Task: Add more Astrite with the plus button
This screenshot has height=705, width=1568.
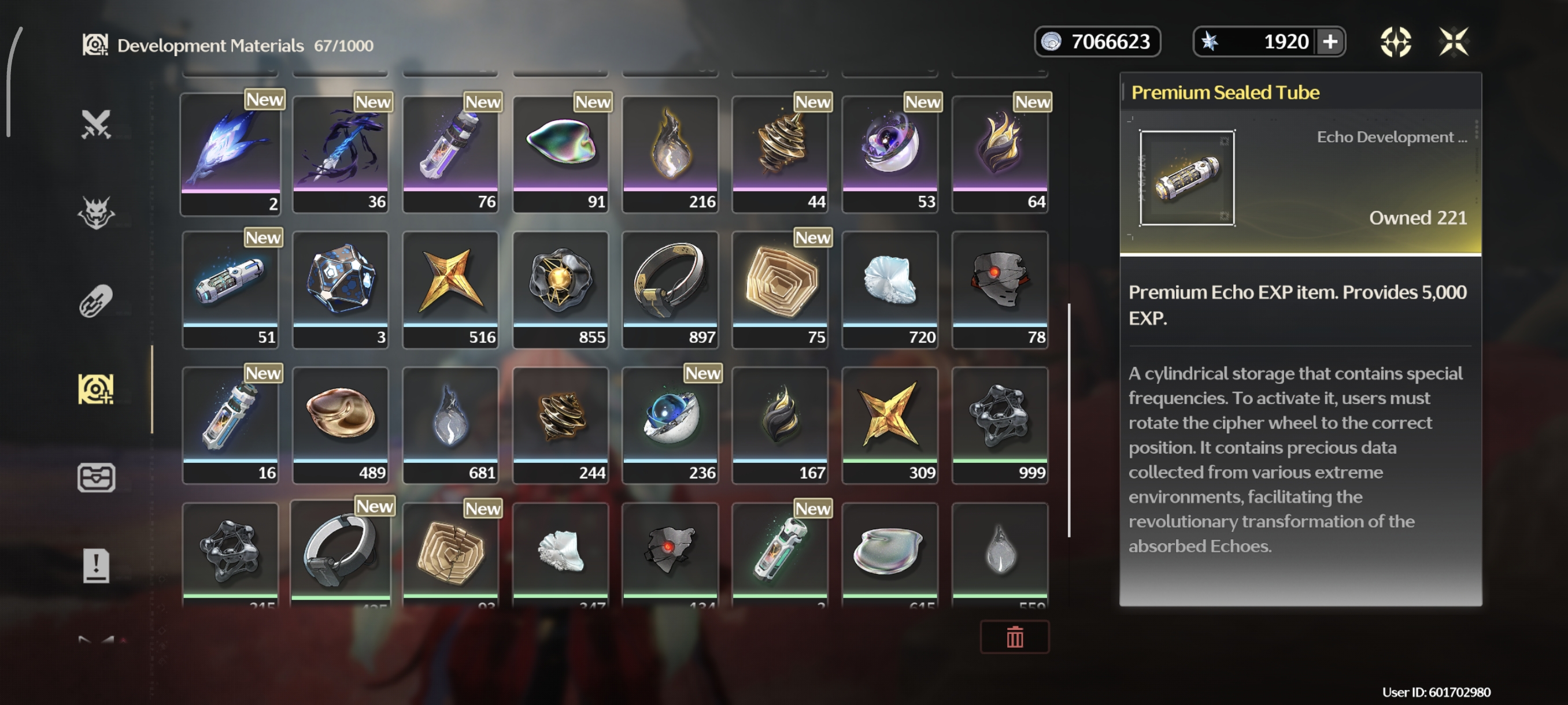Action: click(x=1330, y=42)
